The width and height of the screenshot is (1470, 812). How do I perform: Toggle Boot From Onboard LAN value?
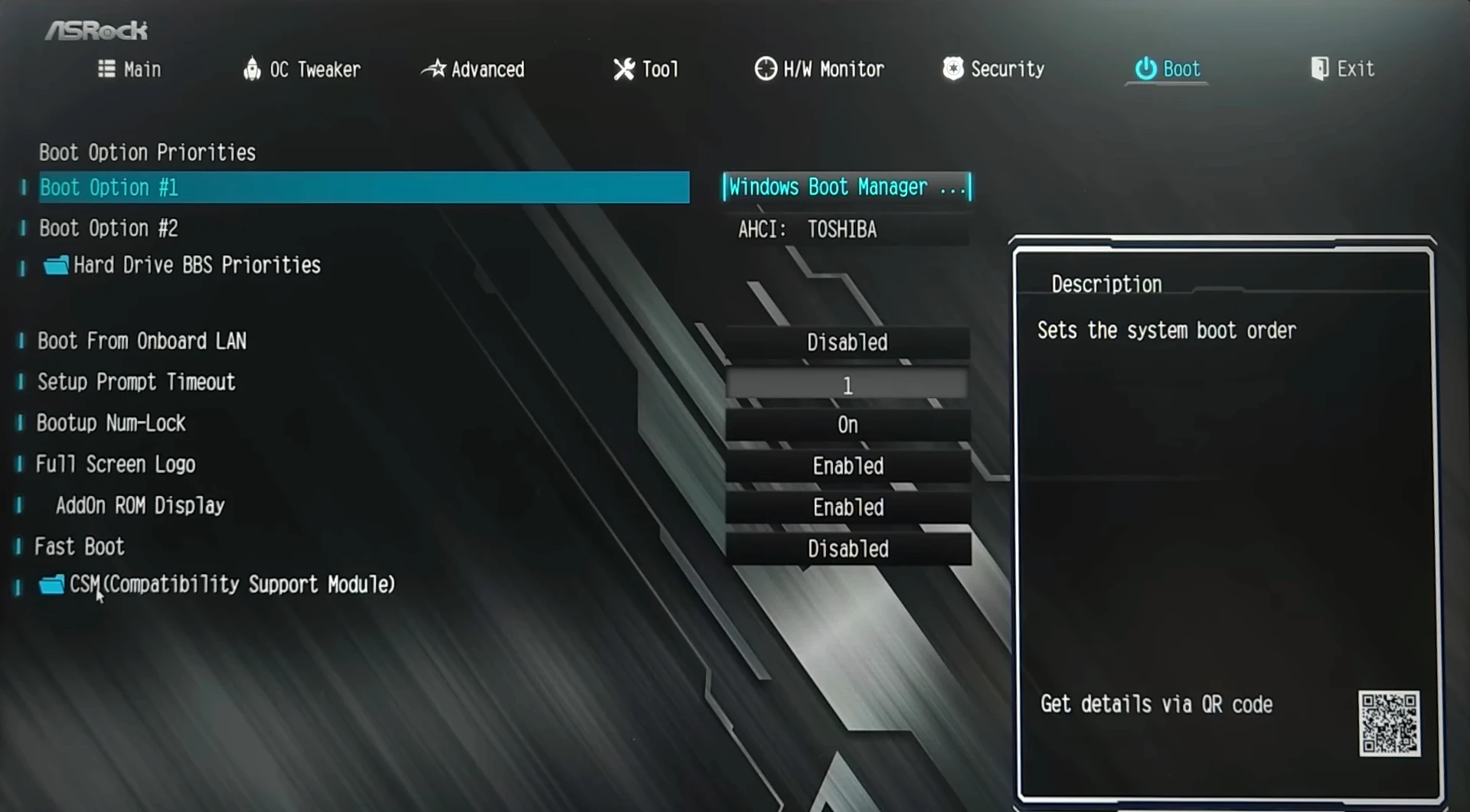coord(847,343)
